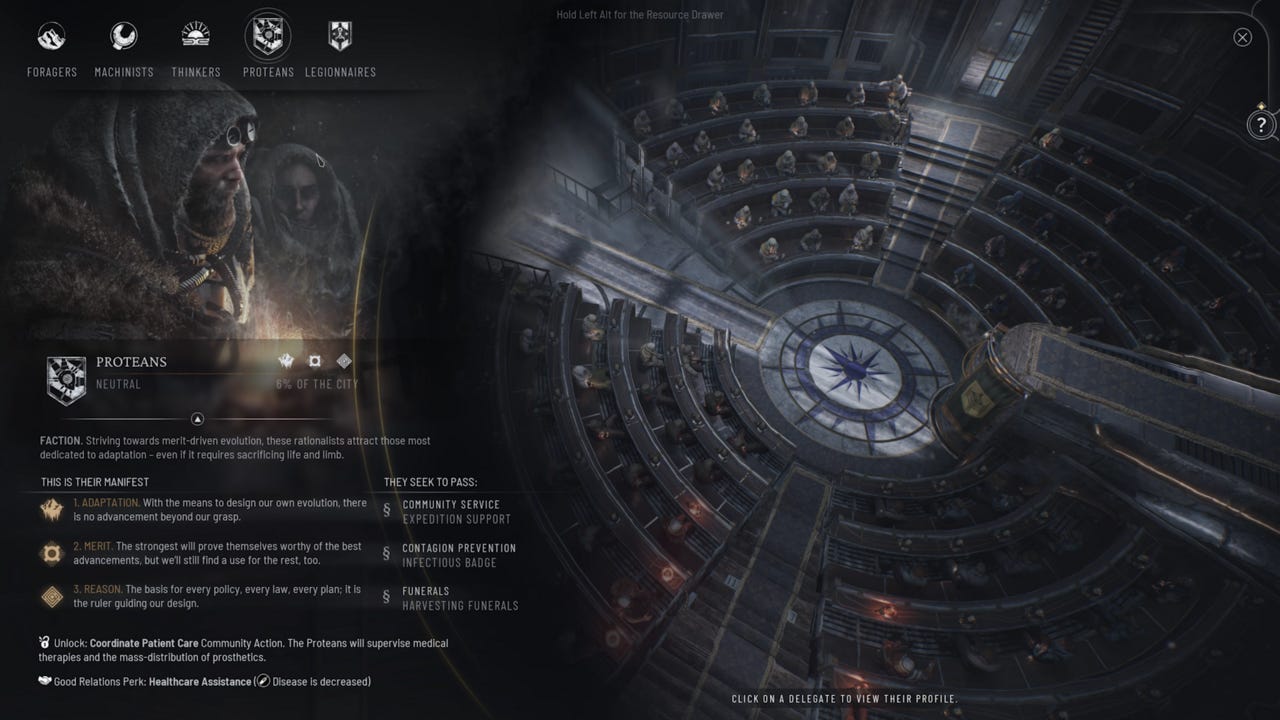Image resolution: width=1280 pixels, height=720 pixels.
Task: Switch to the Machinists tab
Action: click(x=123, y=35)
